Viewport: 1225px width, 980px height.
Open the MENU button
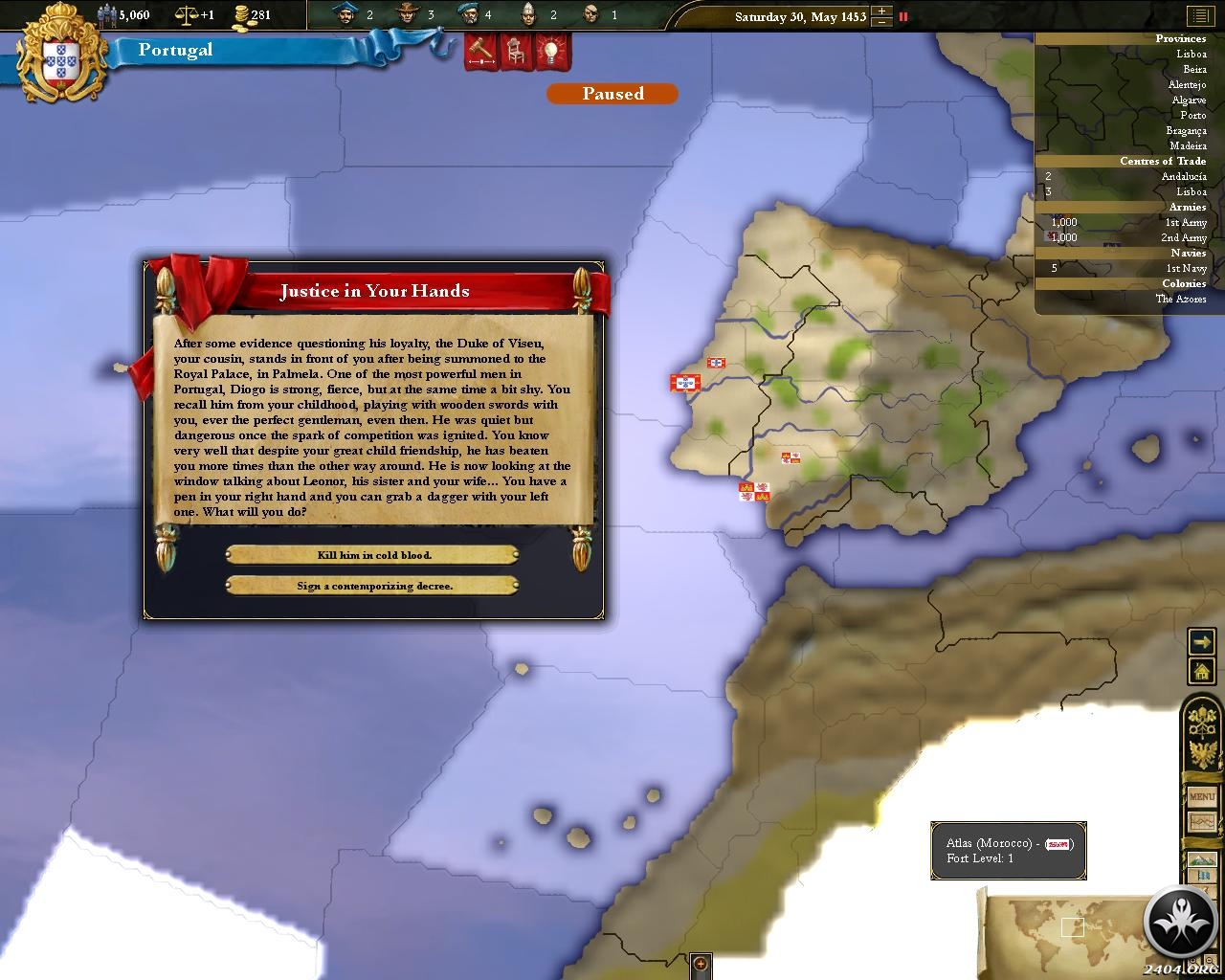click(1201, 796)
